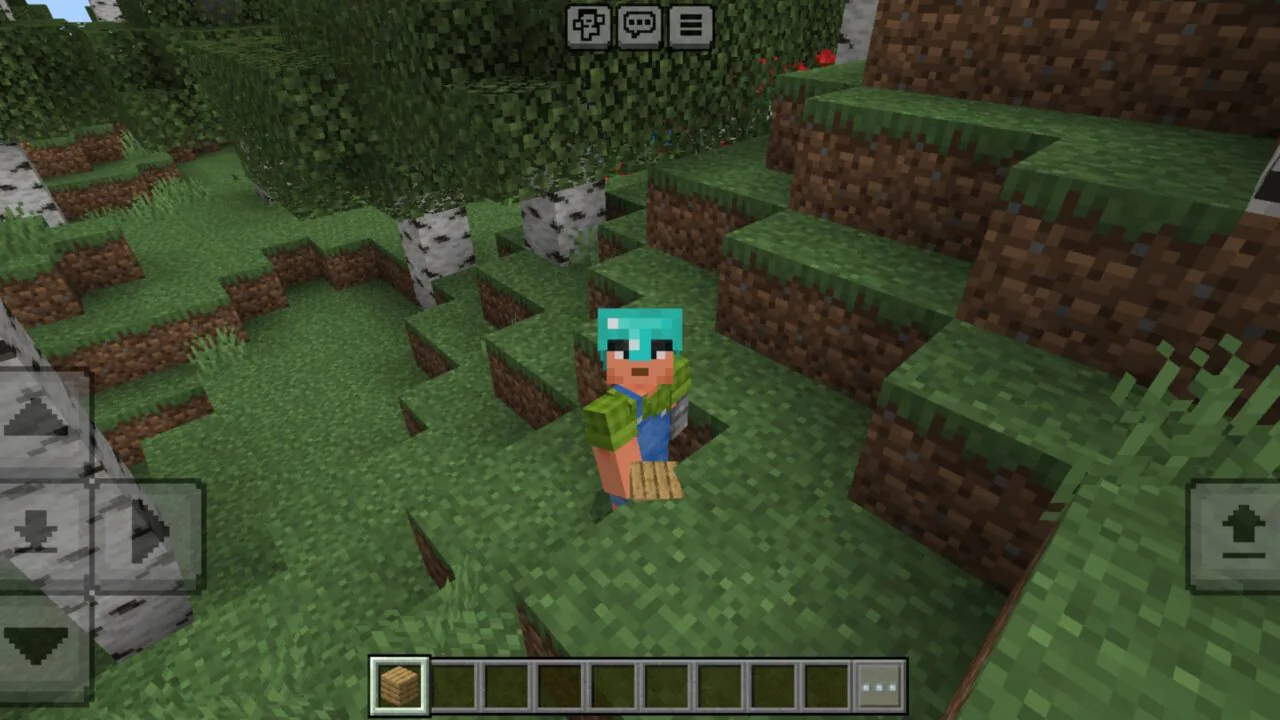Open the emote wheel icon at top

589,25
